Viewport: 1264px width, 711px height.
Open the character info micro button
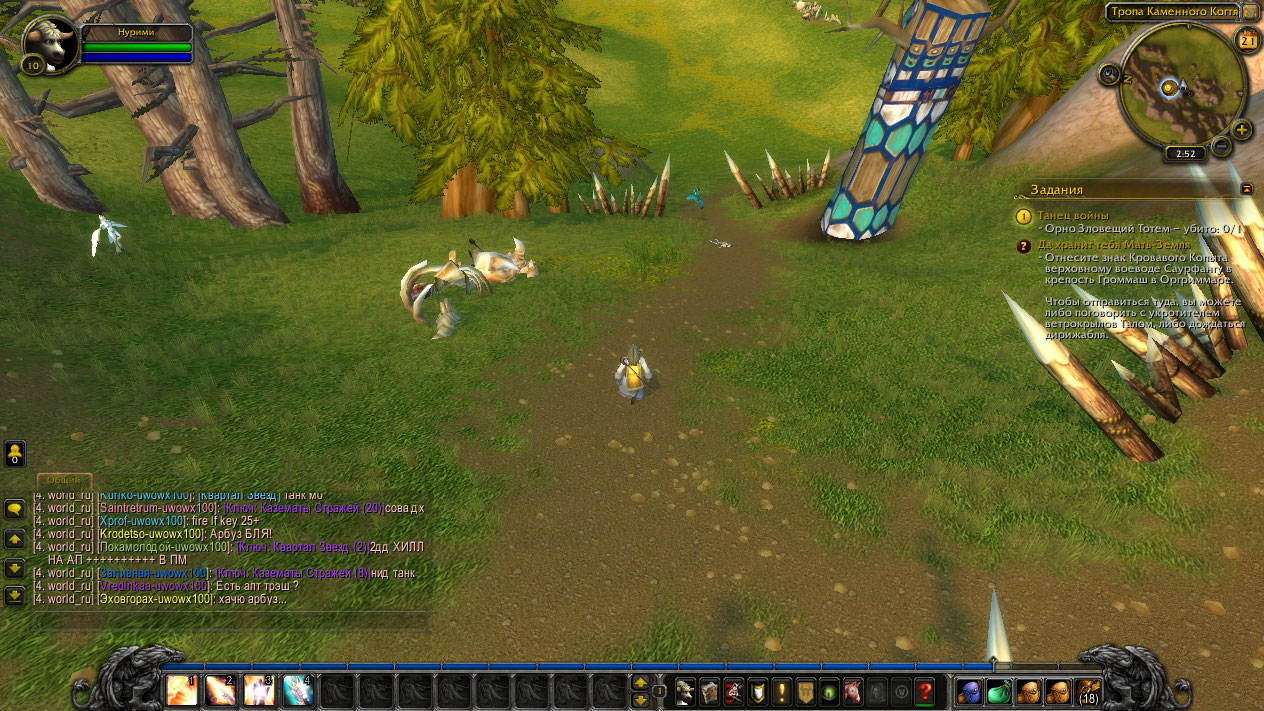685,691
